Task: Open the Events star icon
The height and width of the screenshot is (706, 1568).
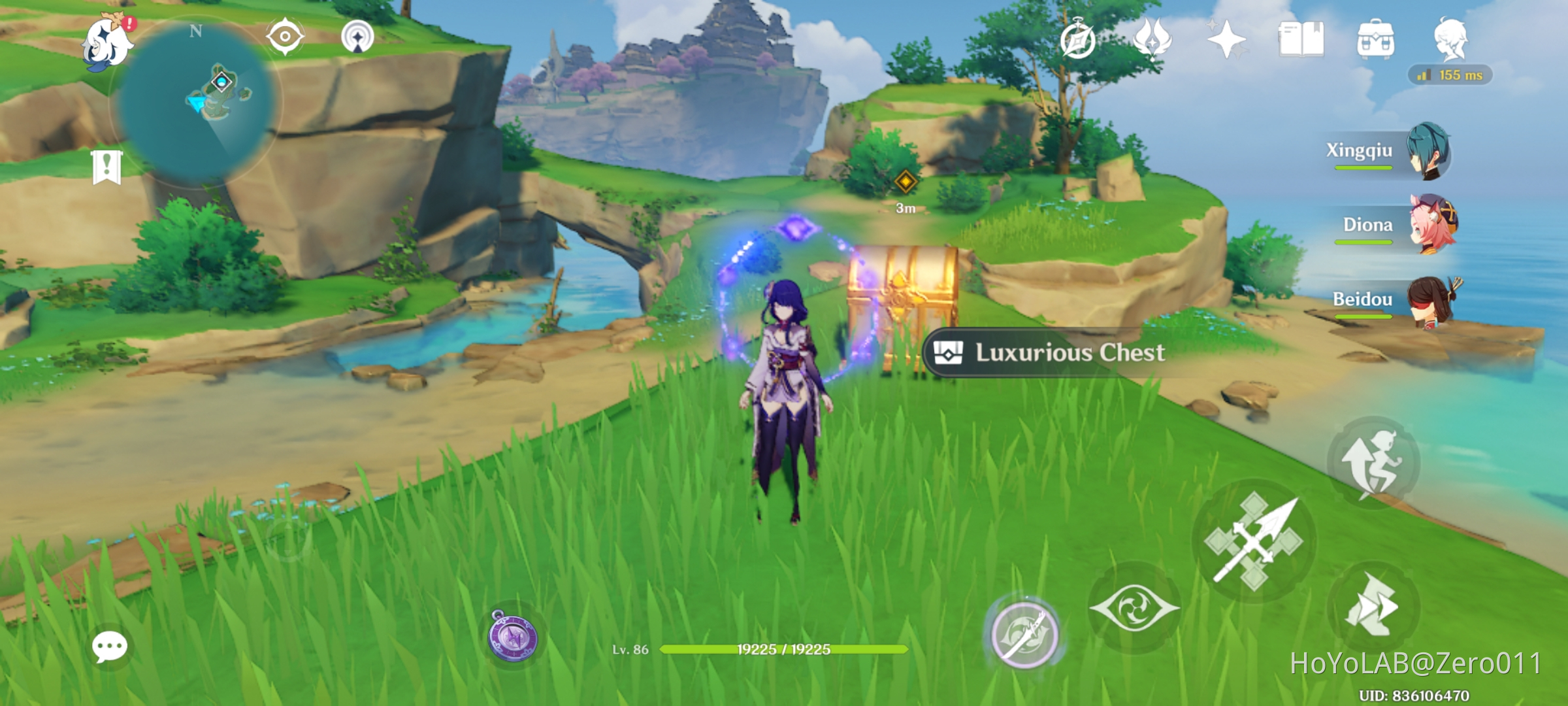Action: click(x=1227, y=41)
